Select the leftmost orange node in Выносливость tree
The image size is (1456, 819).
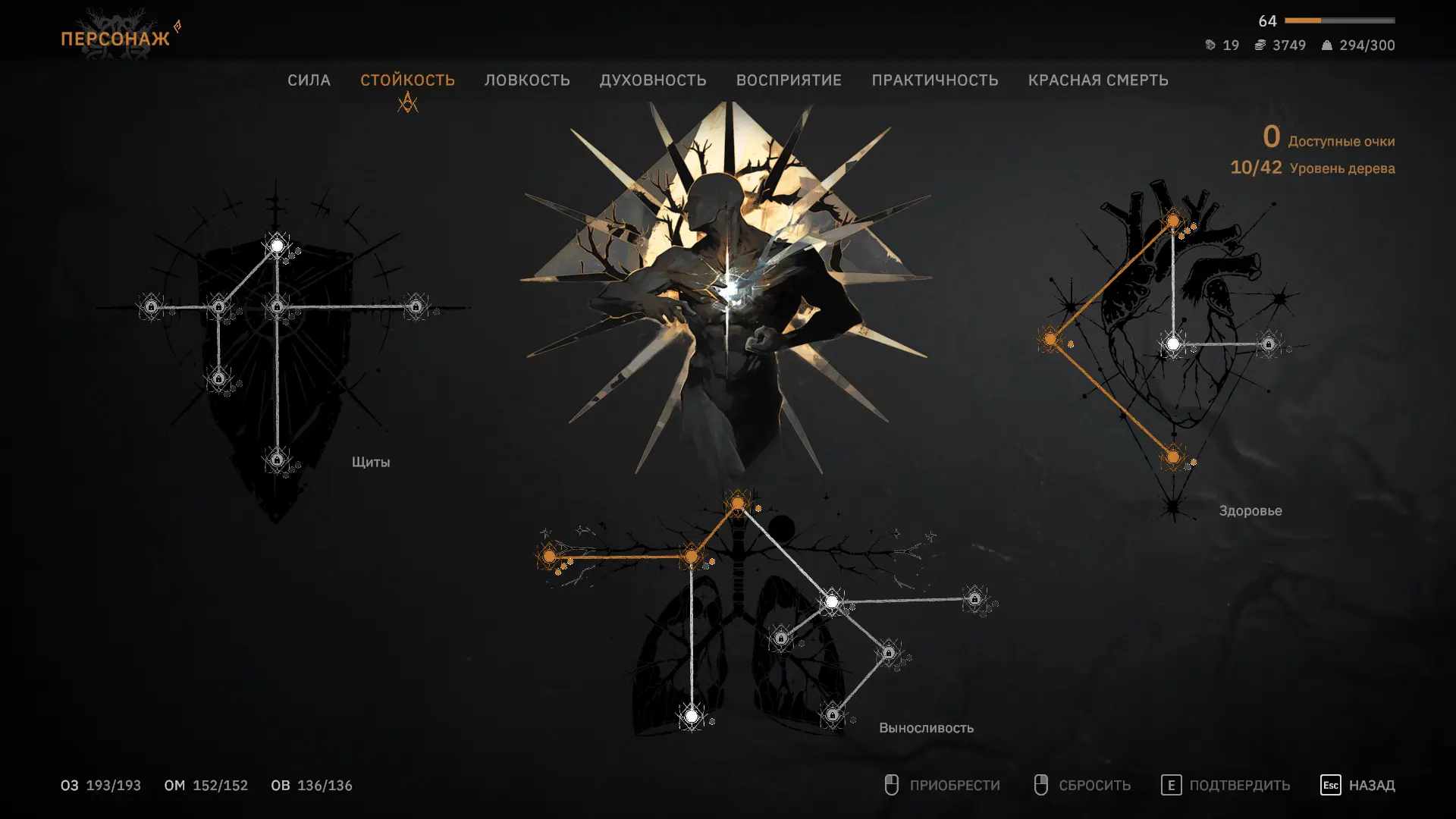pos(550,557)
